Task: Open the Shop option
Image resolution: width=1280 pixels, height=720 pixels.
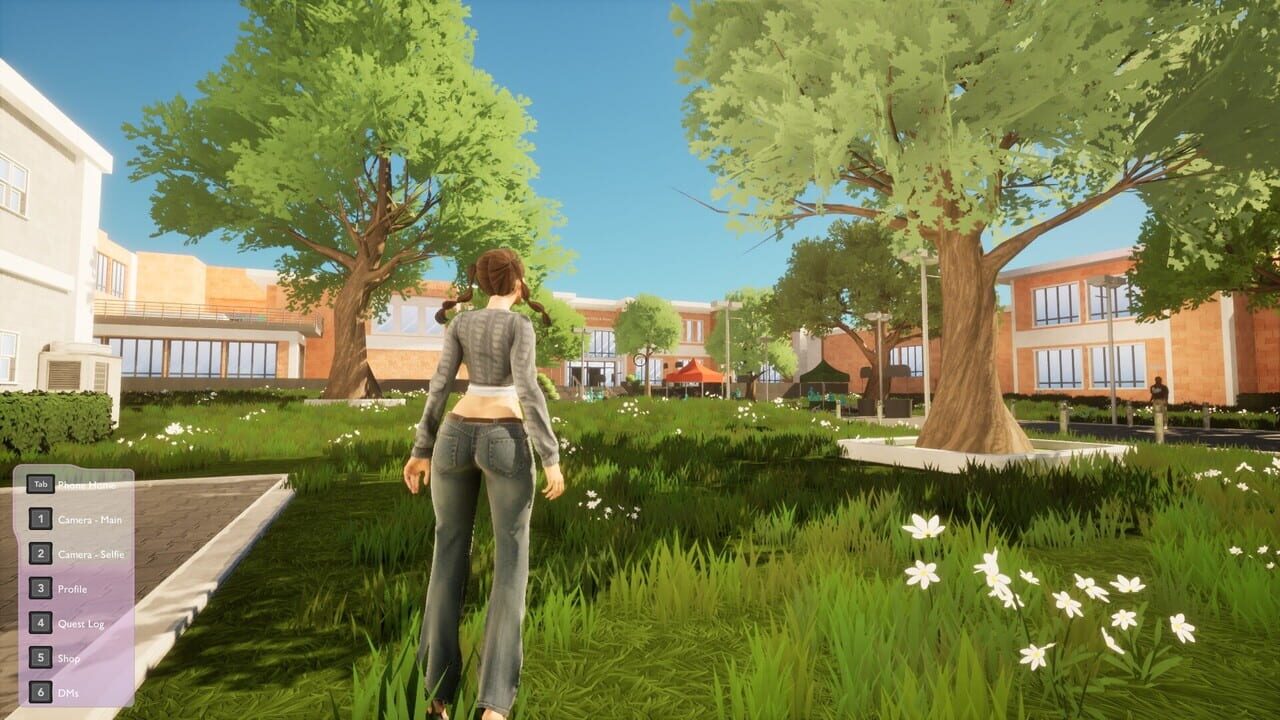Action: [69, 657]
